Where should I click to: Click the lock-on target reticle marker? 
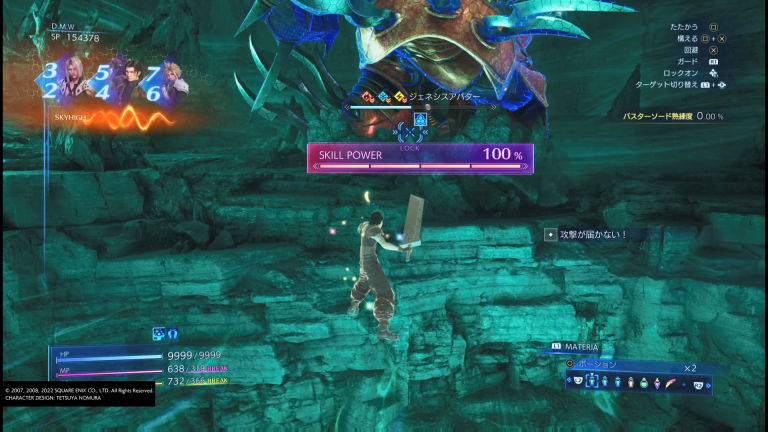click(x=410, y=132)
